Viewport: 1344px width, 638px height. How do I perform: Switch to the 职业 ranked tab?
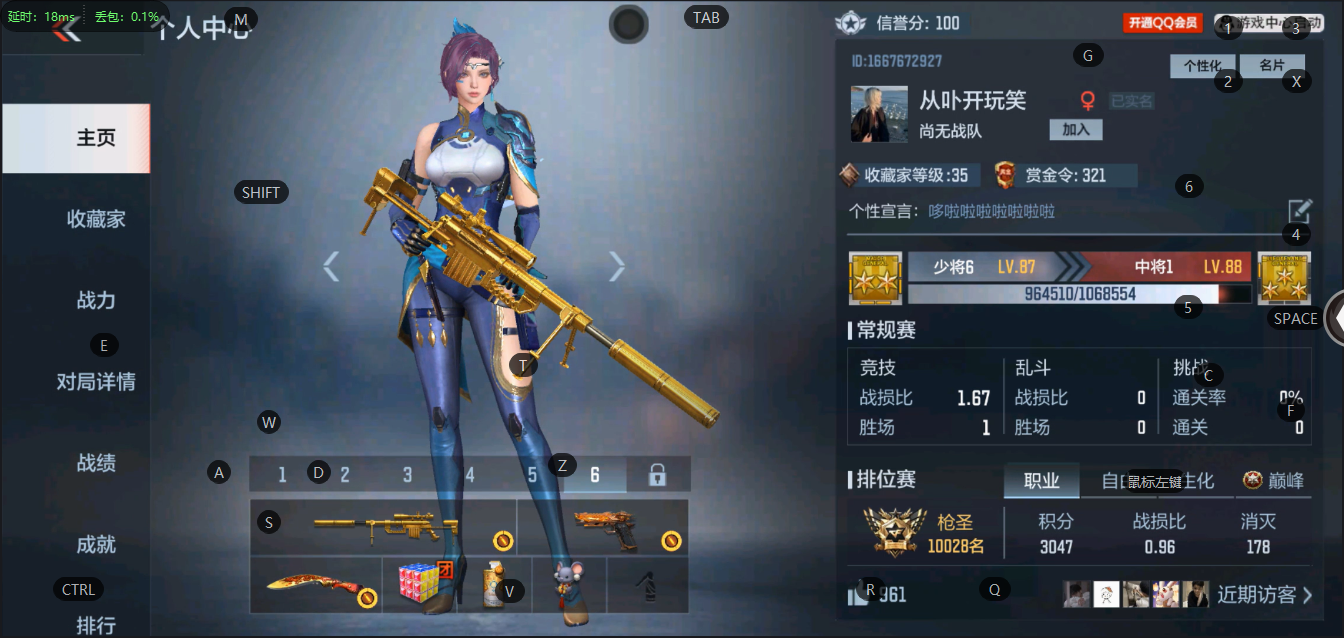[1041, 481]
